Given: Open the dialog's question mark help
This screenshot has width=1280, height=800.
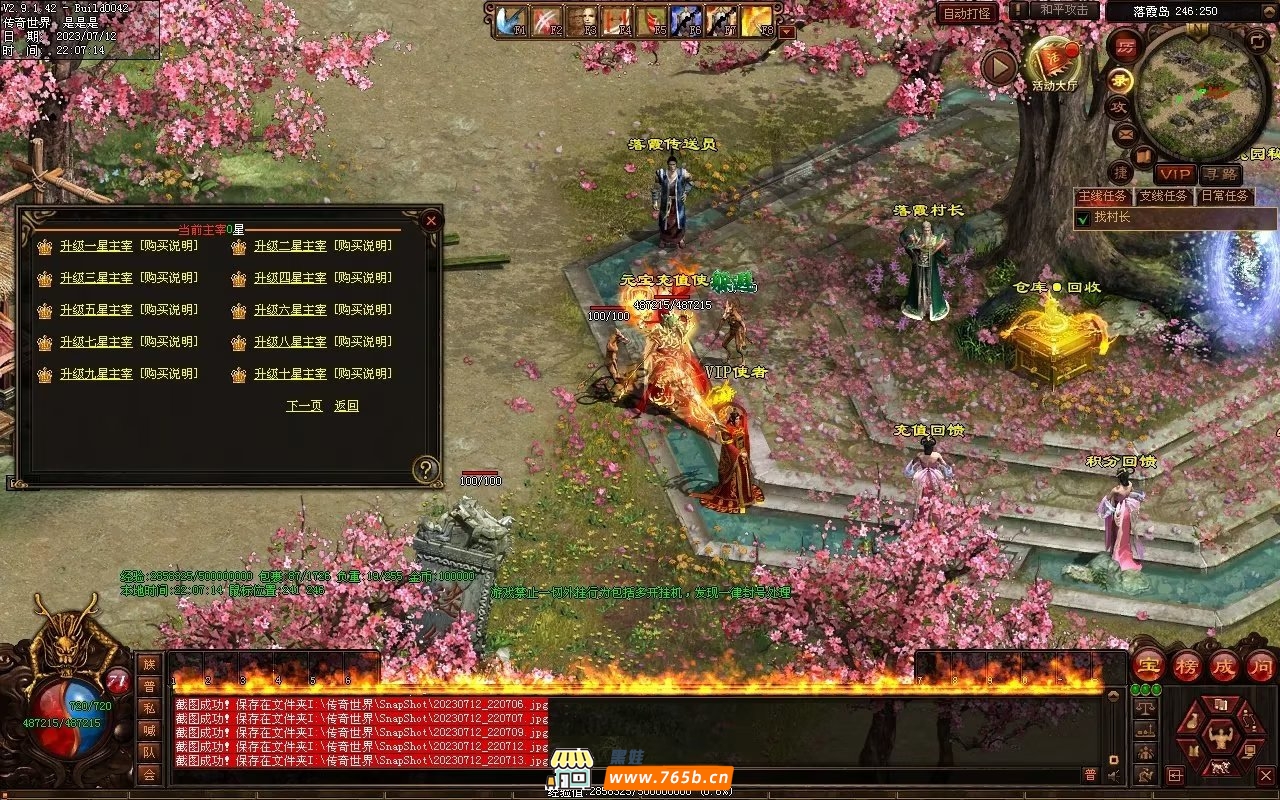Looking at the screenshot, I should pyautogui.click(x=427, y=469).
